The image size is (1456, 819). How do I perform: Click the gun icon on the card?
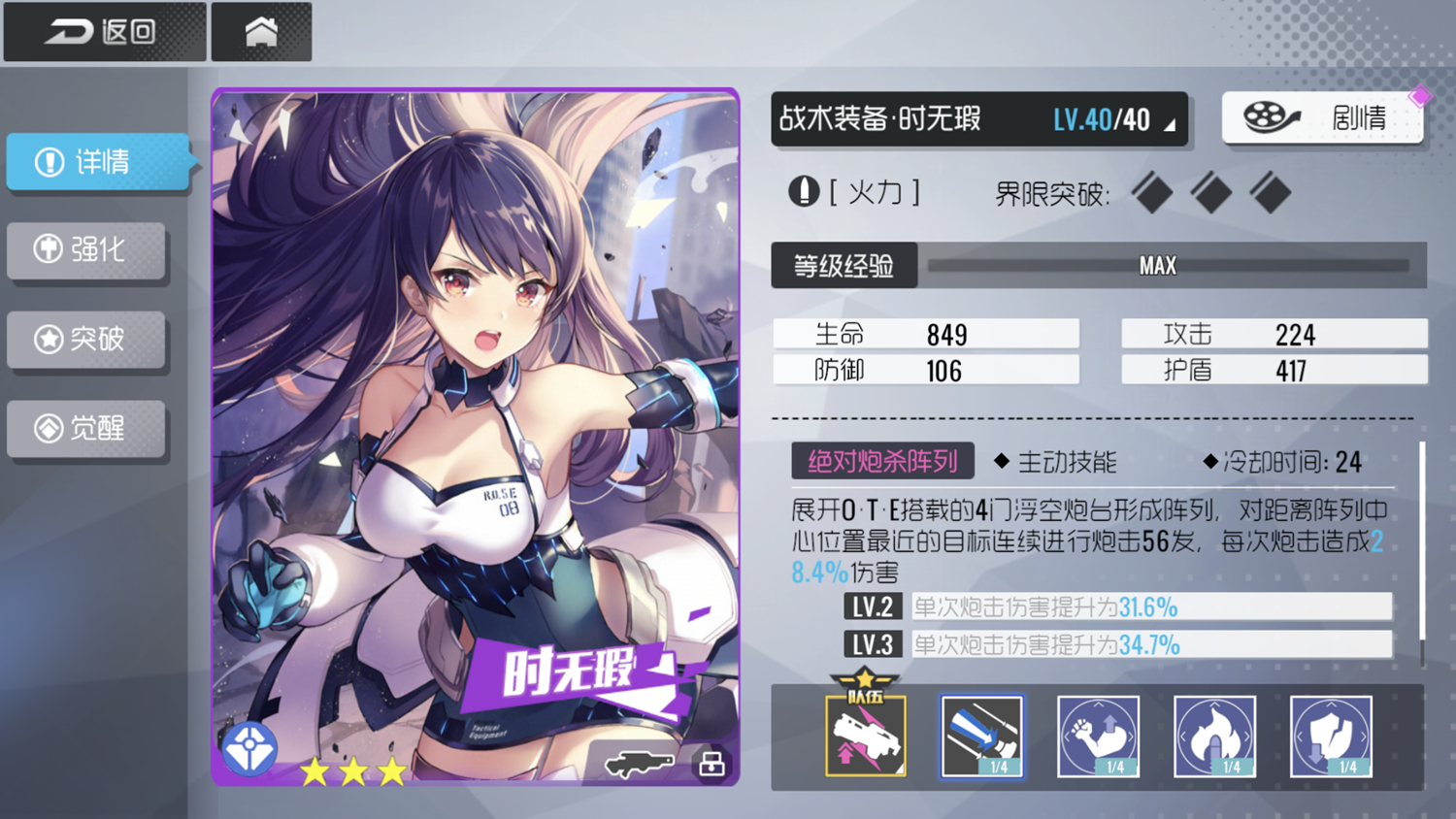[x=638, y=764]
